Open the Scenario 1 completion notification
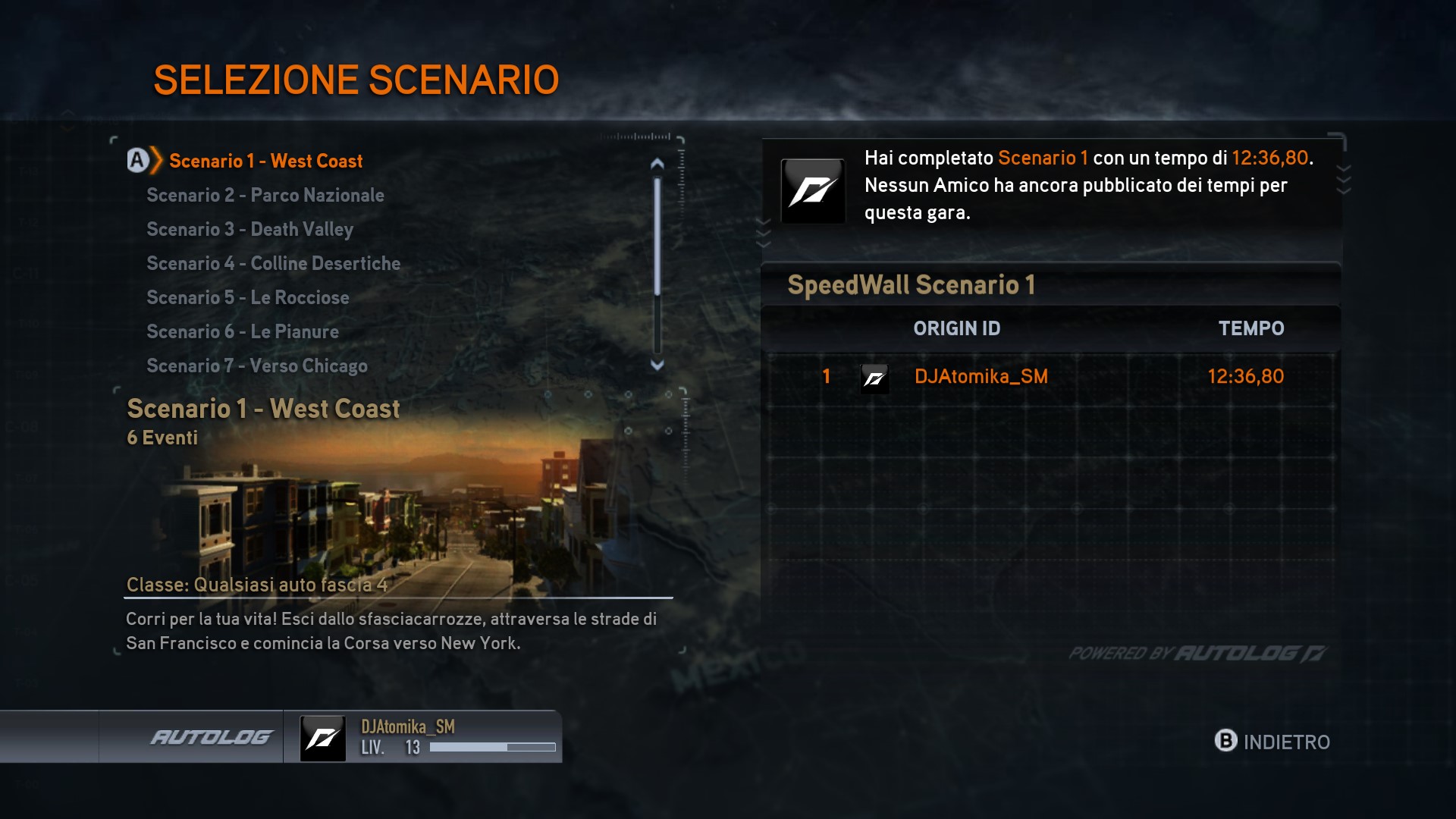 pyautogui.click(x=1051, y=186)
